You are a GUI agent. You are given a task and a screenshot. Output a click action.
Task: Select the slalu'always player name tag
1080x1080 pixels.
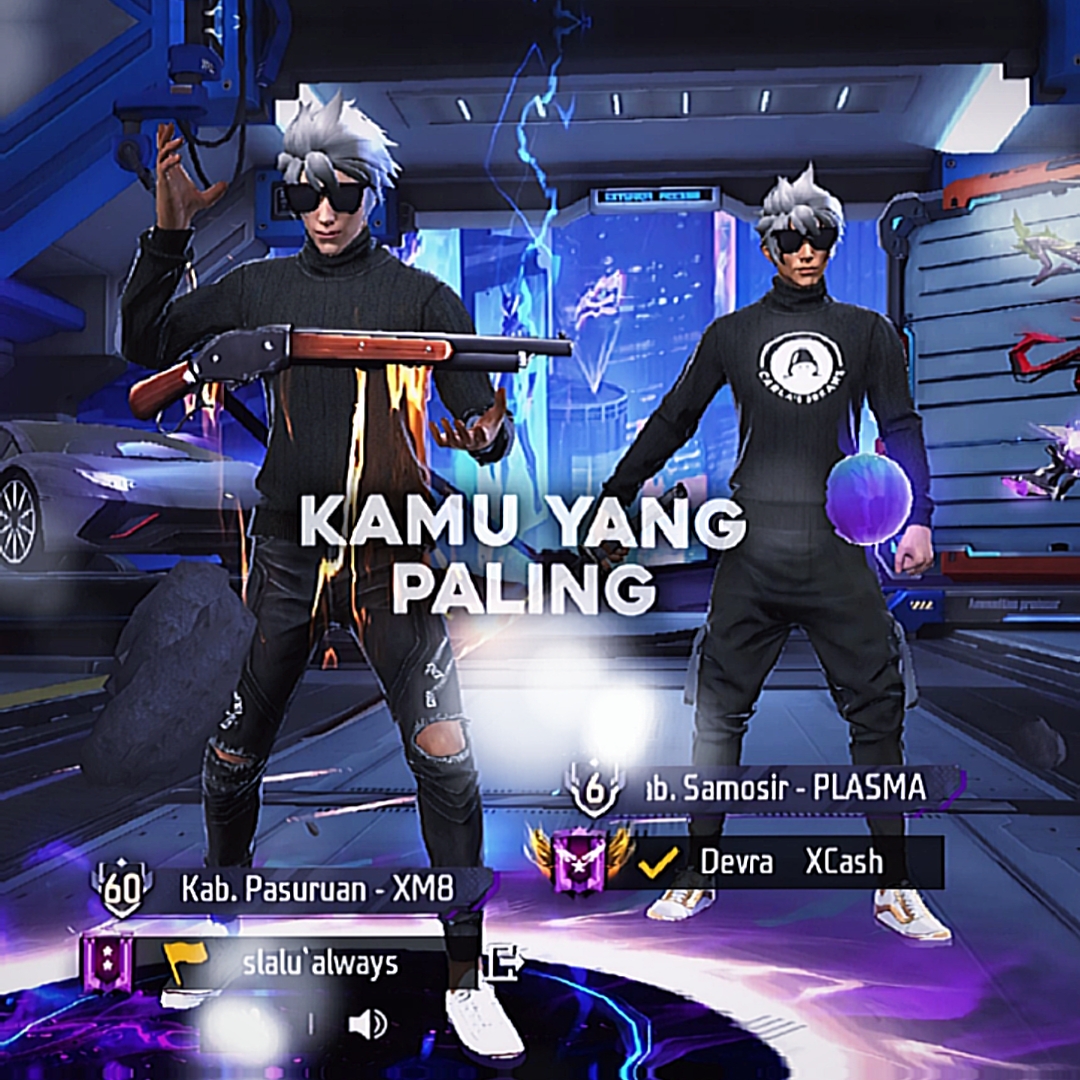[320, 963]
